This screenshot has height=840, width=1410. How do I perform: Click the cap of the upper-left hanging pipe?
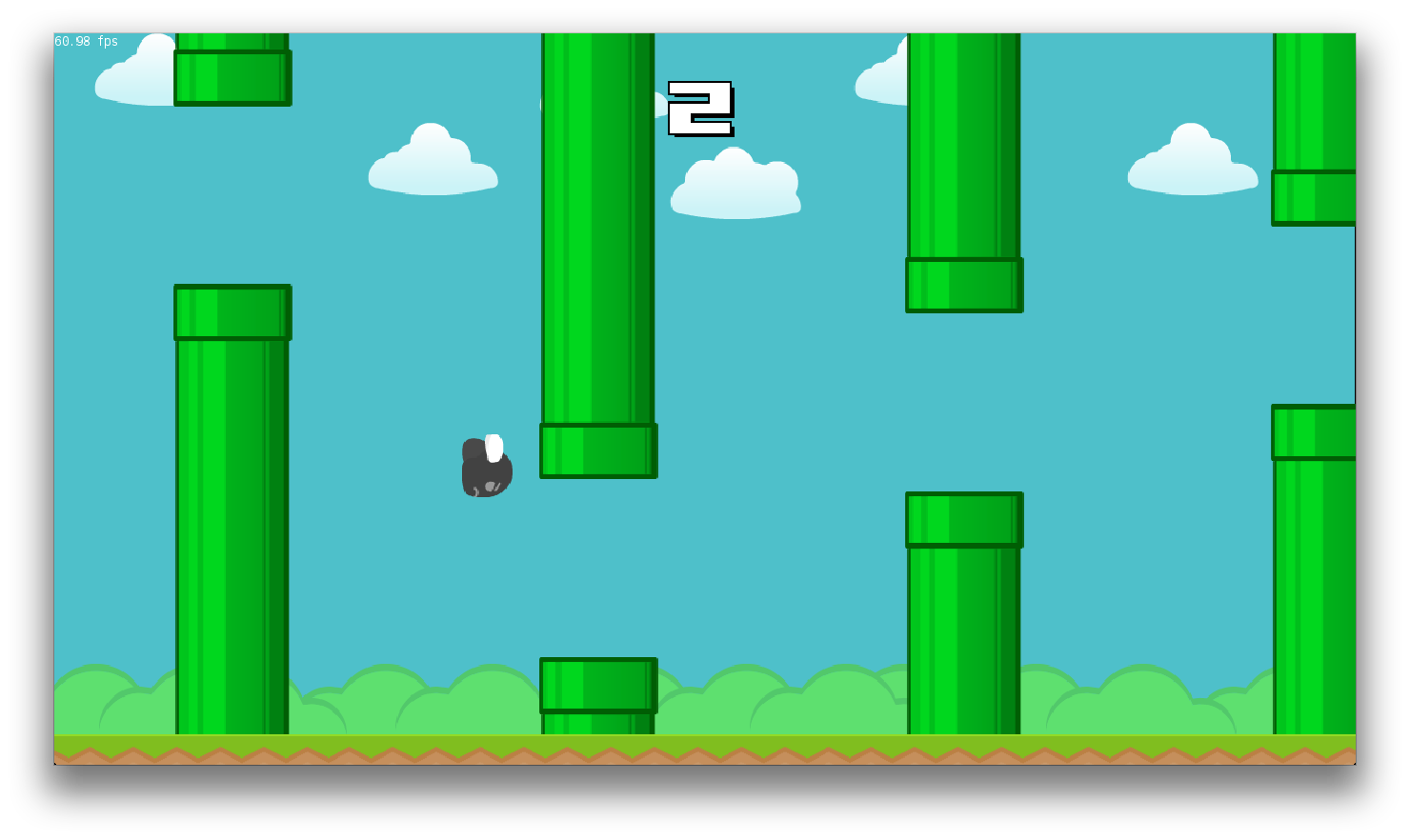click(232, 78)
